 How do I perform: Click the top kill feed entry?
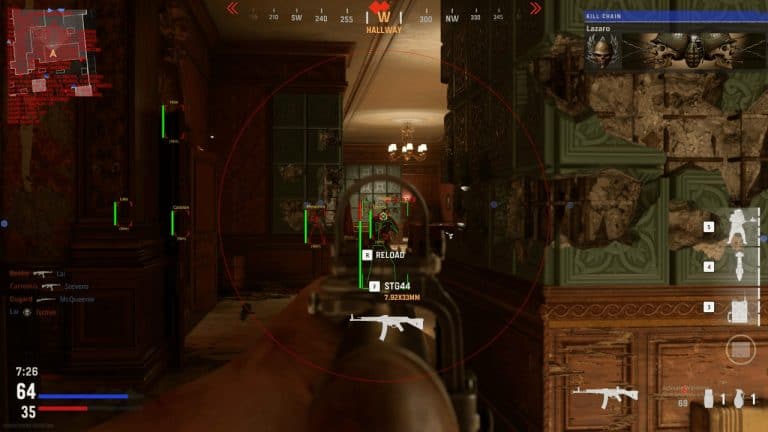[42, 273]
